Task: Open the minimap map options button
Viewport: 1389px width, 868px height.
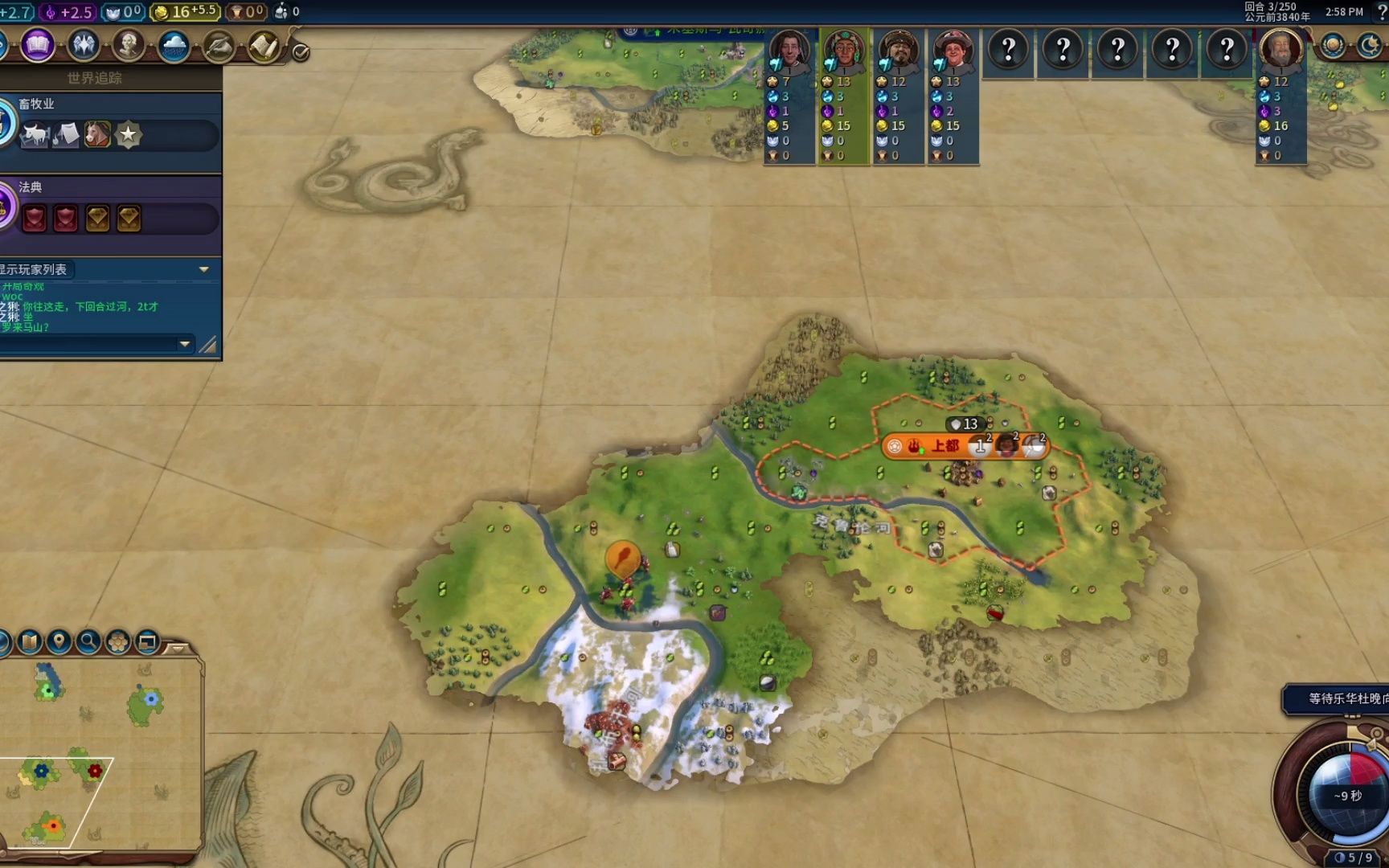Action: pyautogui.click(x=29, y=641)
